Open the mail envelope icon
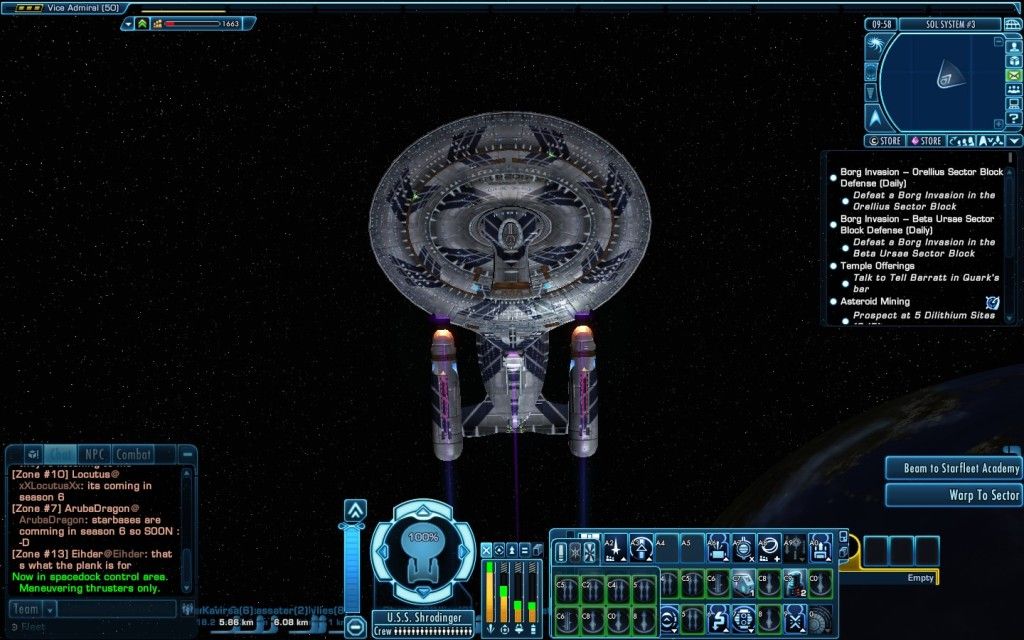Viewport: 1024px width, 640px height. [x=1013, y=75]
